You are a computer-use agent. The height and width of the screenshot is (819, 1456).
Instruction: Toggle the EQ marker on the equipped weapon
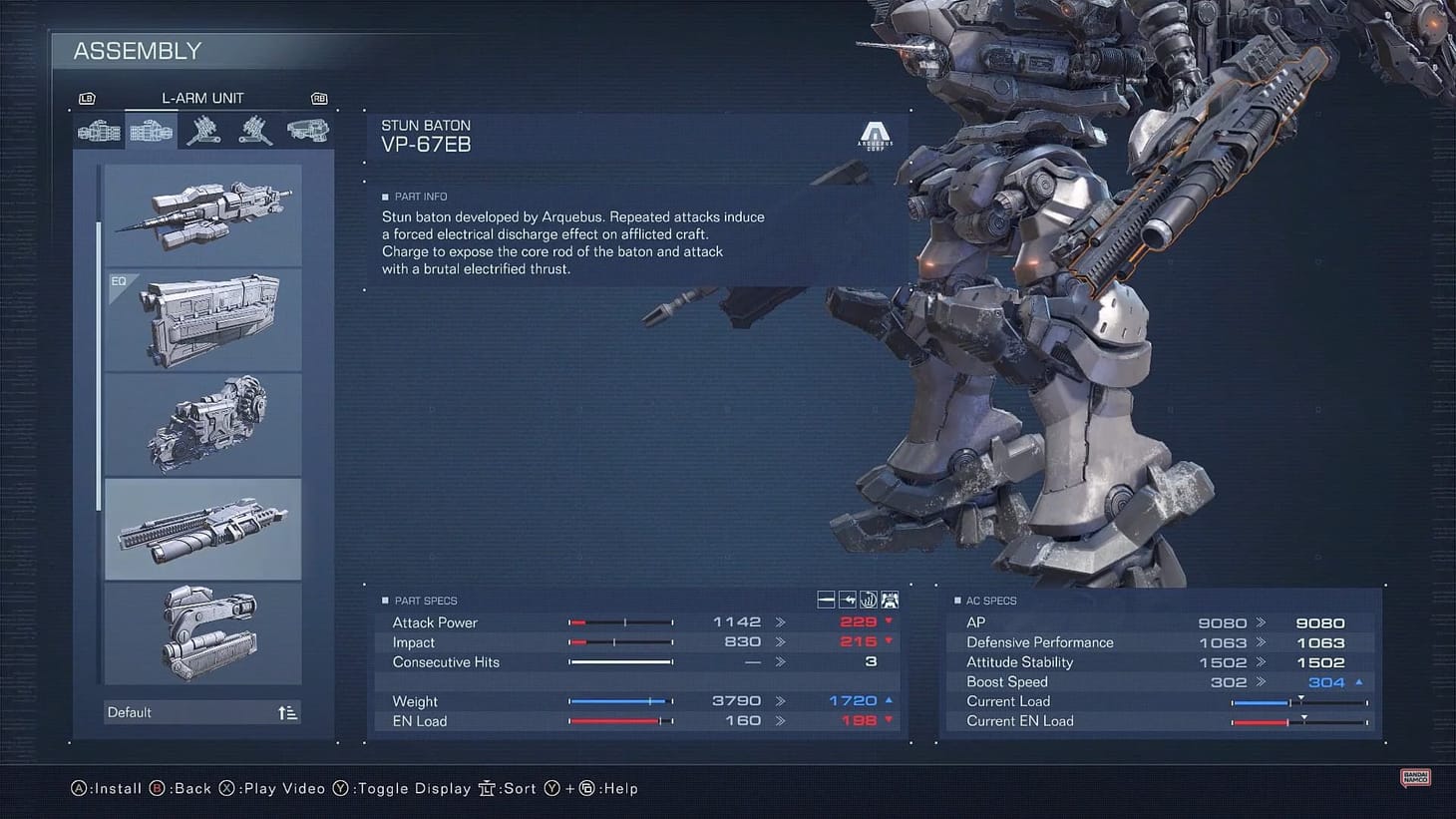point(119,281)
